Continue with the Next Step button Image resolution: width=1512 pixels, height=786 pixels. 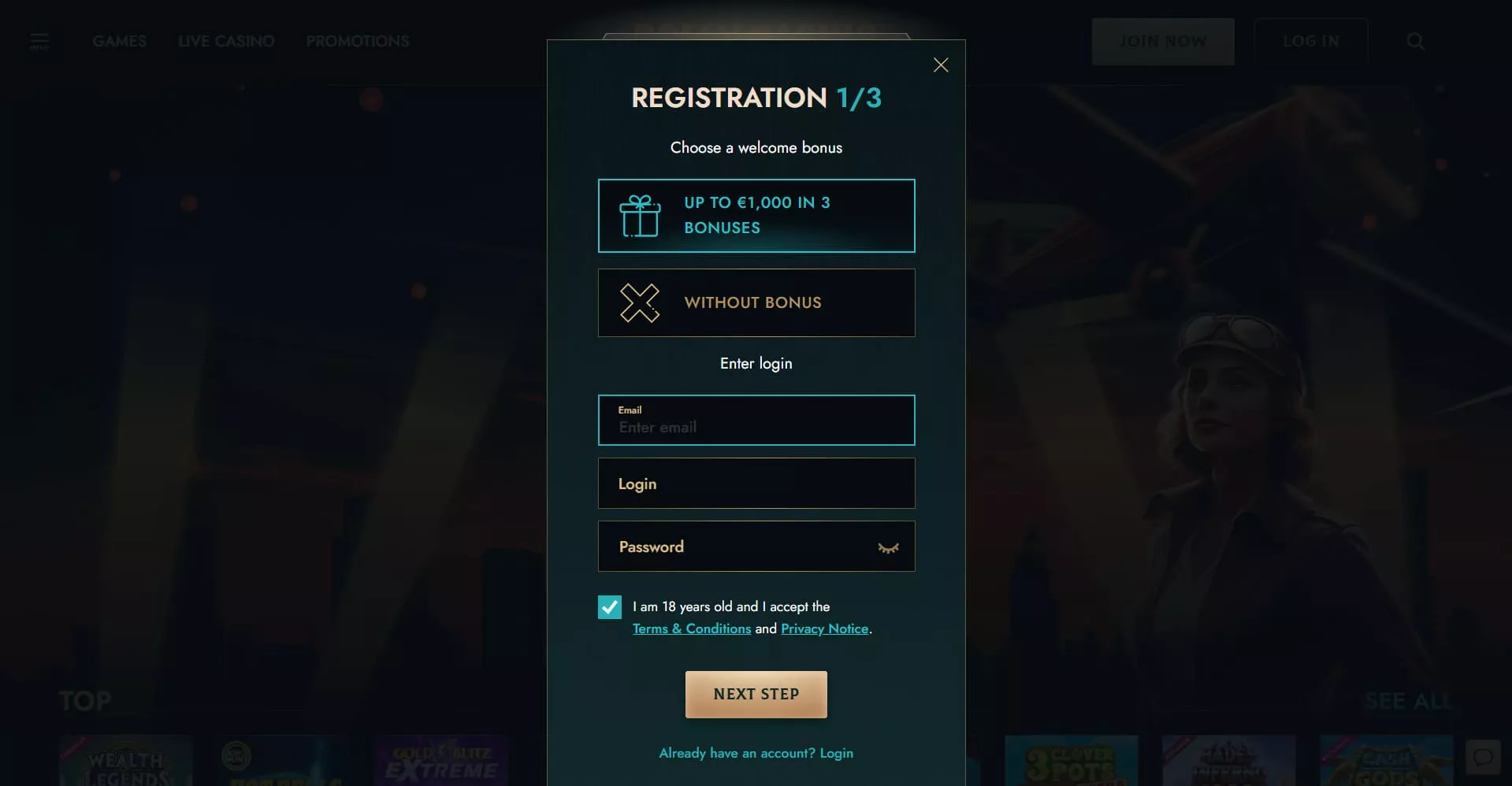pyautogui.click(x=756, y=695)
